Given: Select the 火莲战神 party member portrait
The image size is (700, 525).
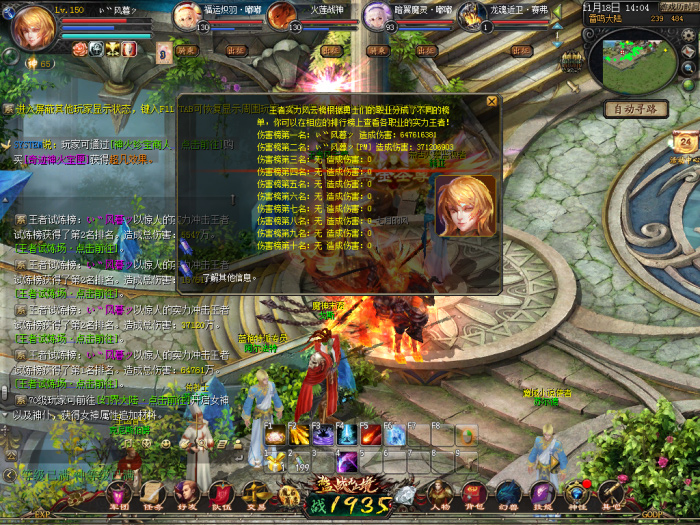Looking at the screenshot, I should 284,17.
